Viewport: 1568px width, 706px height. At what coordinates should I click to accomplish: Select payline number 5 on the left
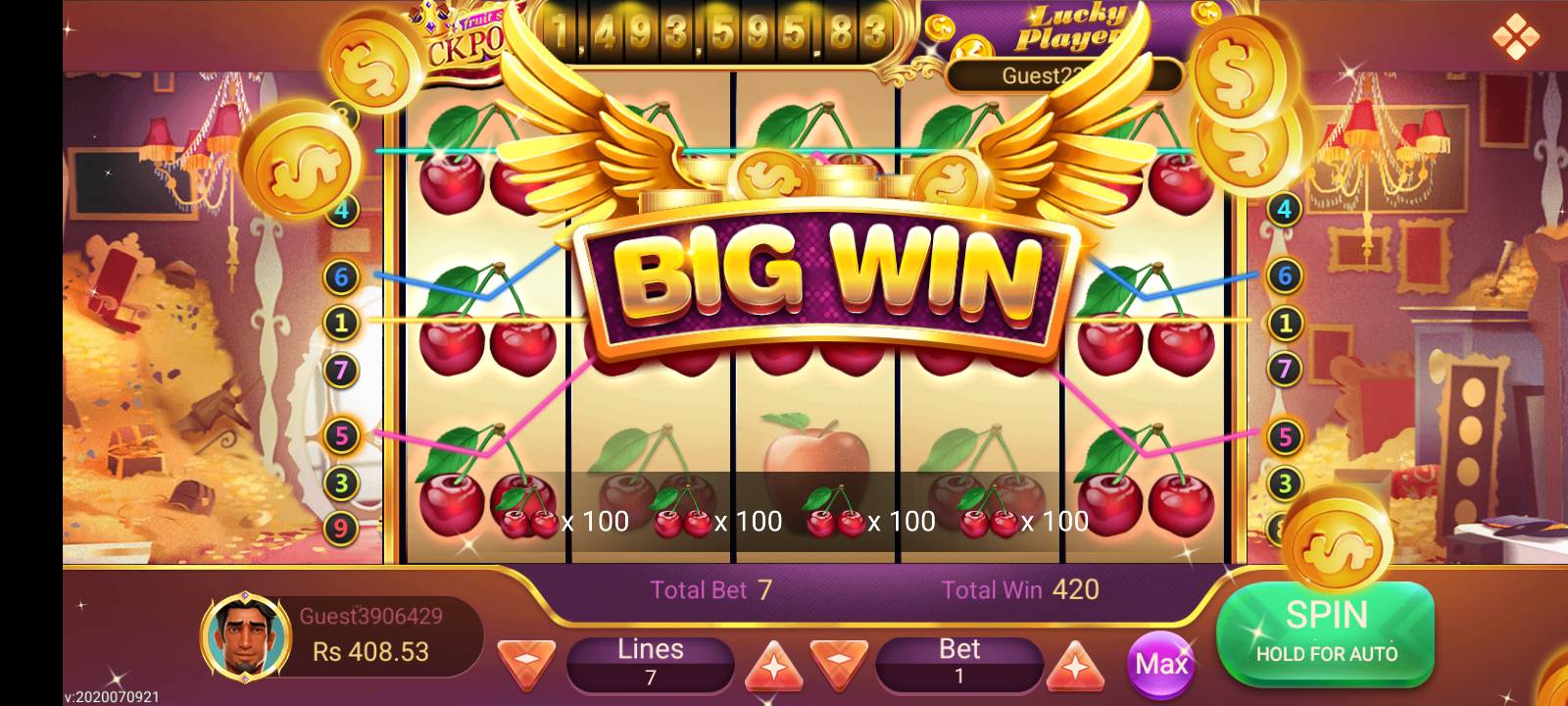point(341,435)
